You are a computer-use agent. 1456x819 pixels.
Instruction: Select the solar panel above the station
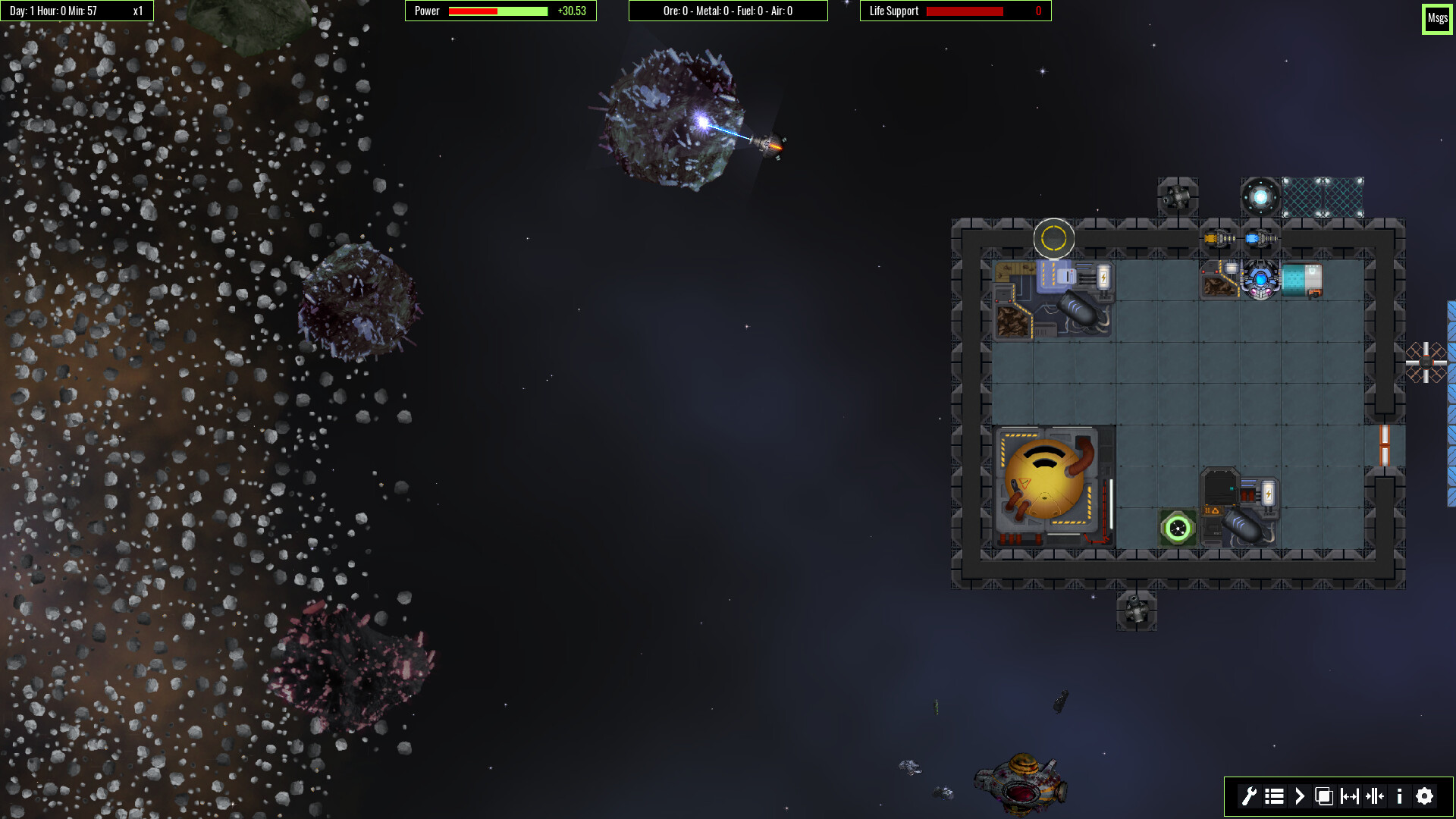[1323, 197]
